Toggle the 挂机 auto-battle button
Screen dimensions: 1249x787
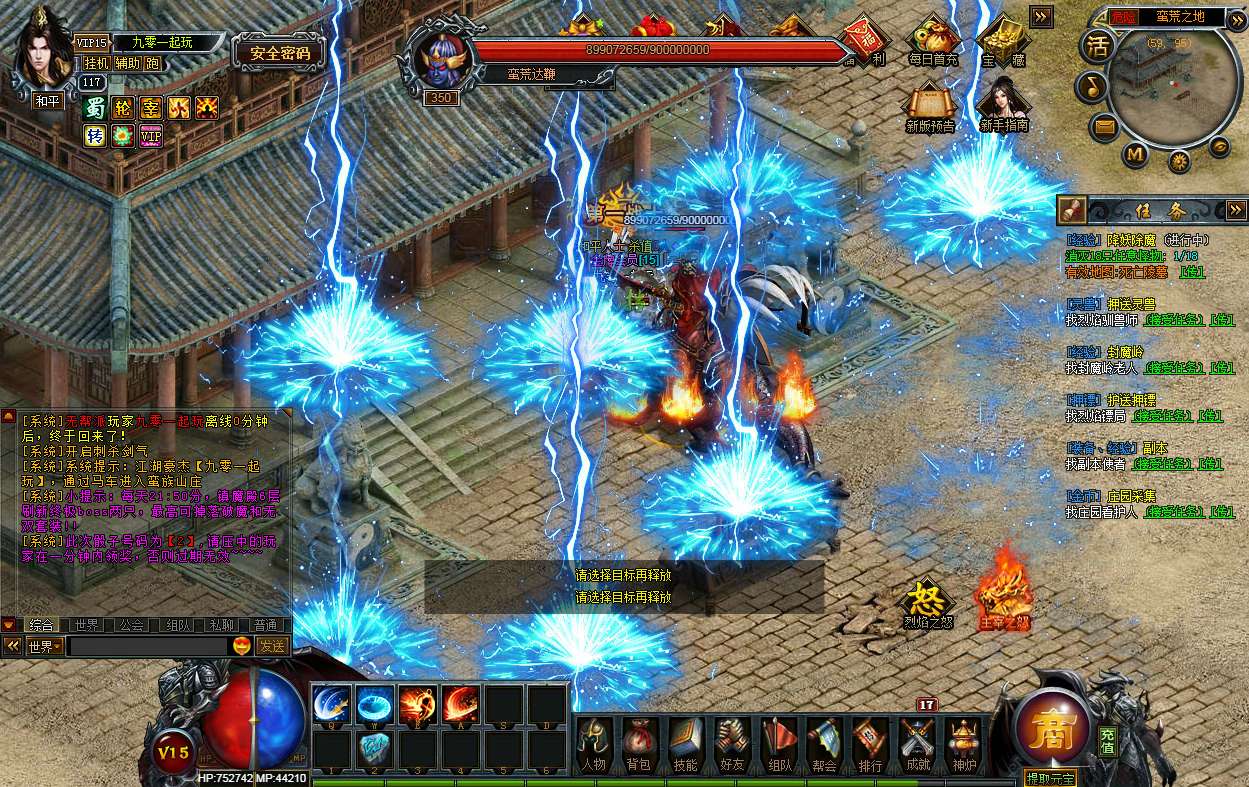[97, 63]
